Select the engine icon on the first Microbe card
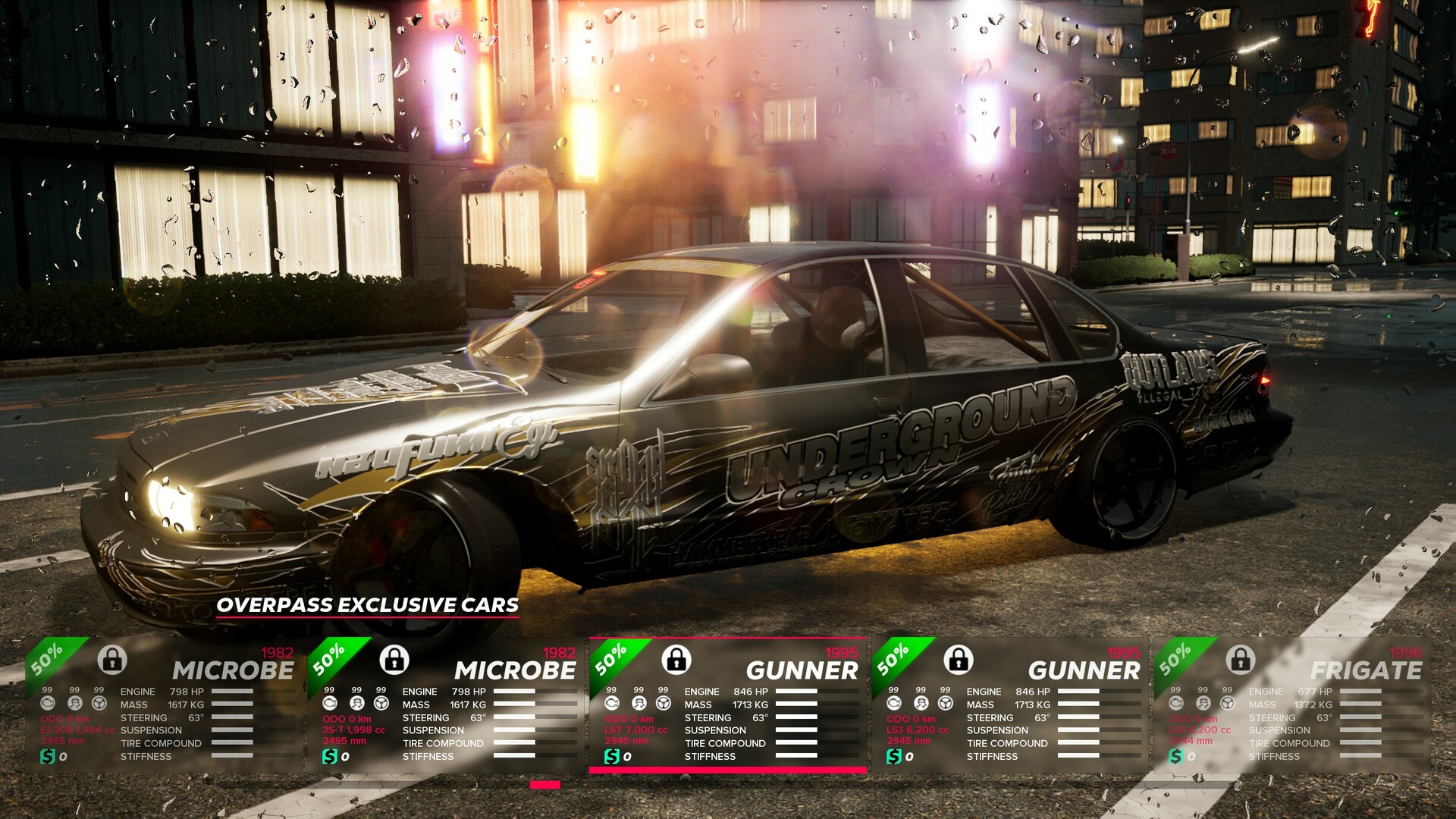The image size is (1456, 819). (x=49, y=704)
